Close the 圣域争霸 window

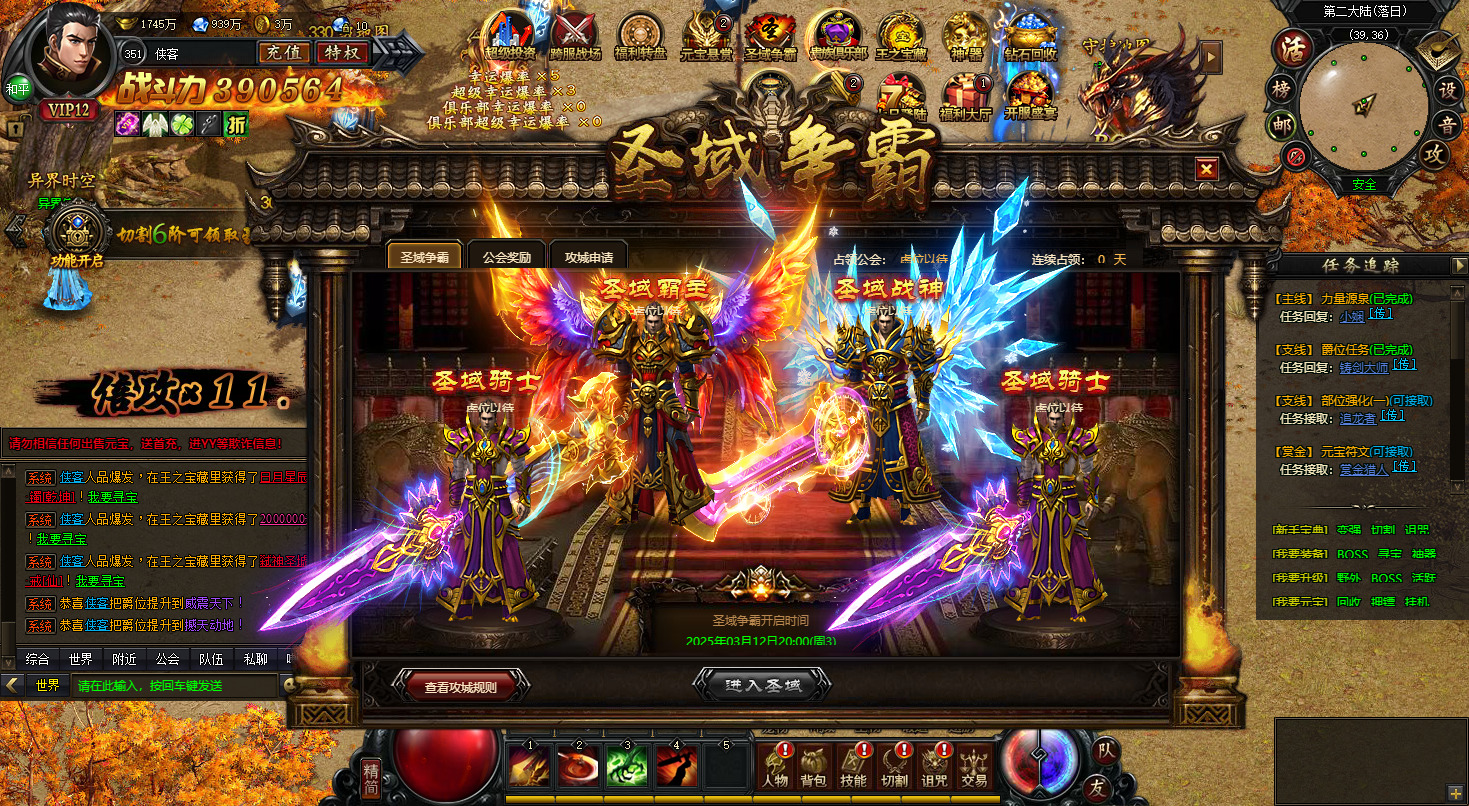(x=1207, y=169)
